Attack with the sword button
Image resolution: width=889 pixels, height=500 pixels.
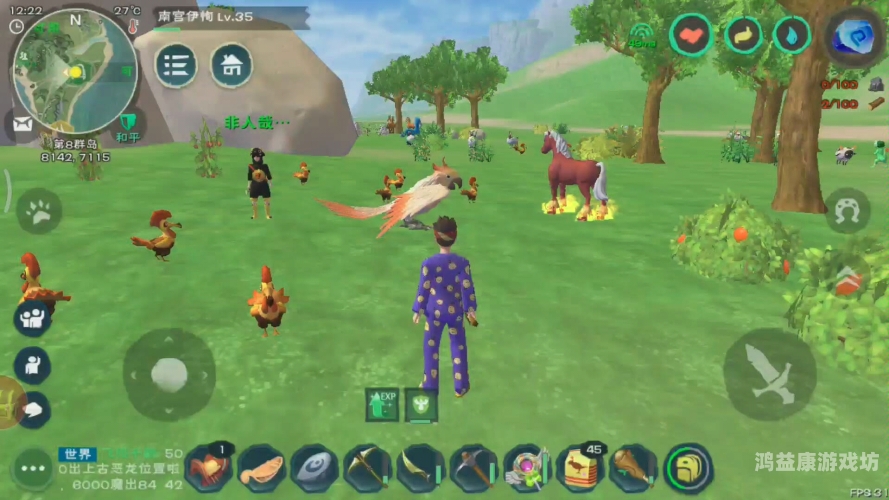click(768, 374)
